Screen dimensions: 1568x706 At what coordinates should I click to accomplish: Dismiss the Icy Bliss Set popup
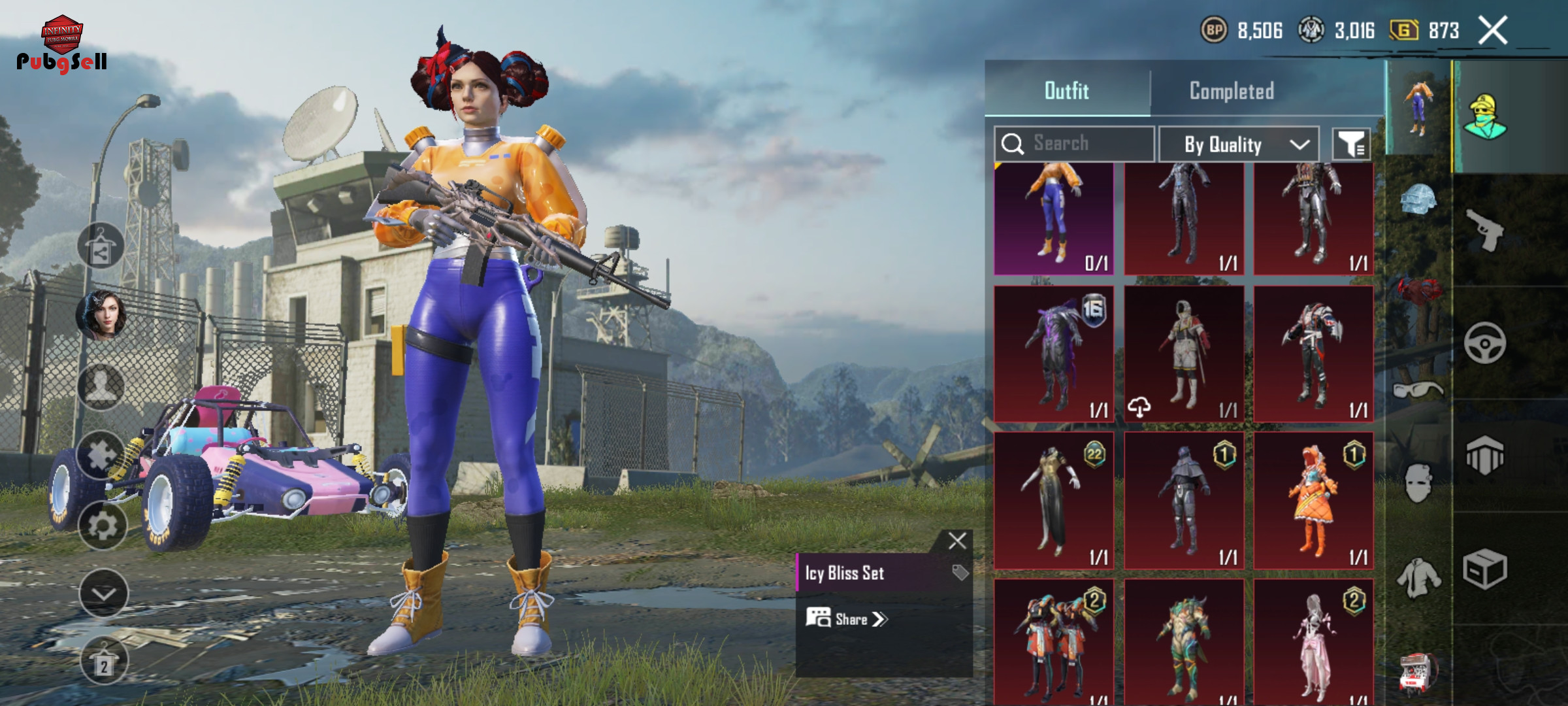tap(957, 541)
